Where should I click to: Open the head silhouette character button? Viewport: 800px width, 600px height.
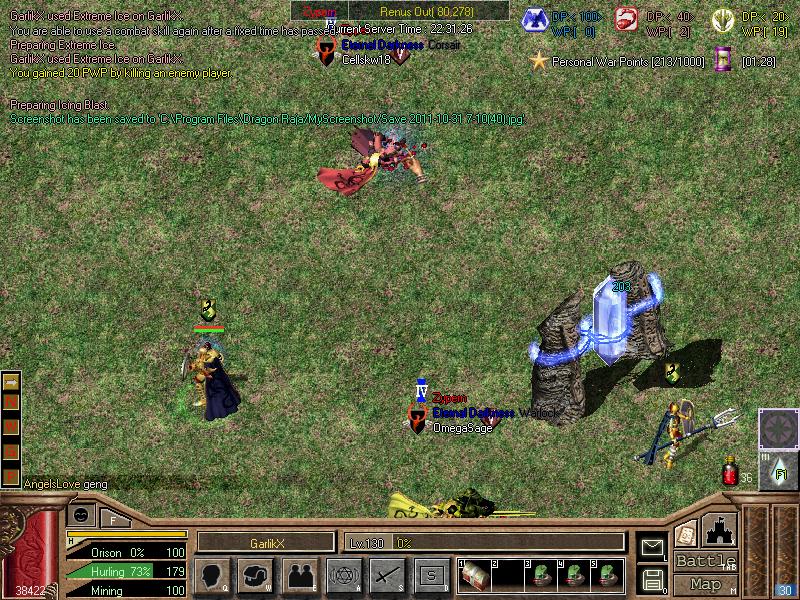point(212,574)
